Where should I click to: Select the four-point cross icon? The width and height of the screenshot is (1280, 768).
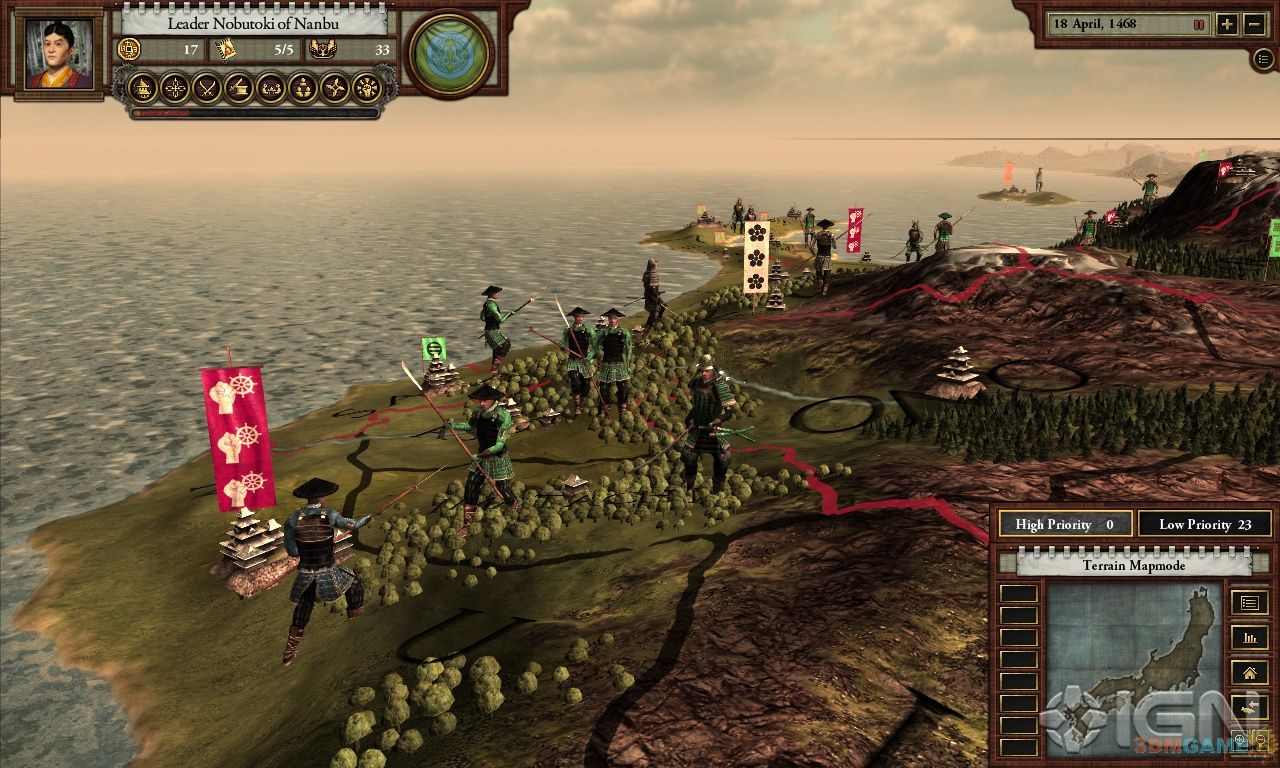point(175,88)
